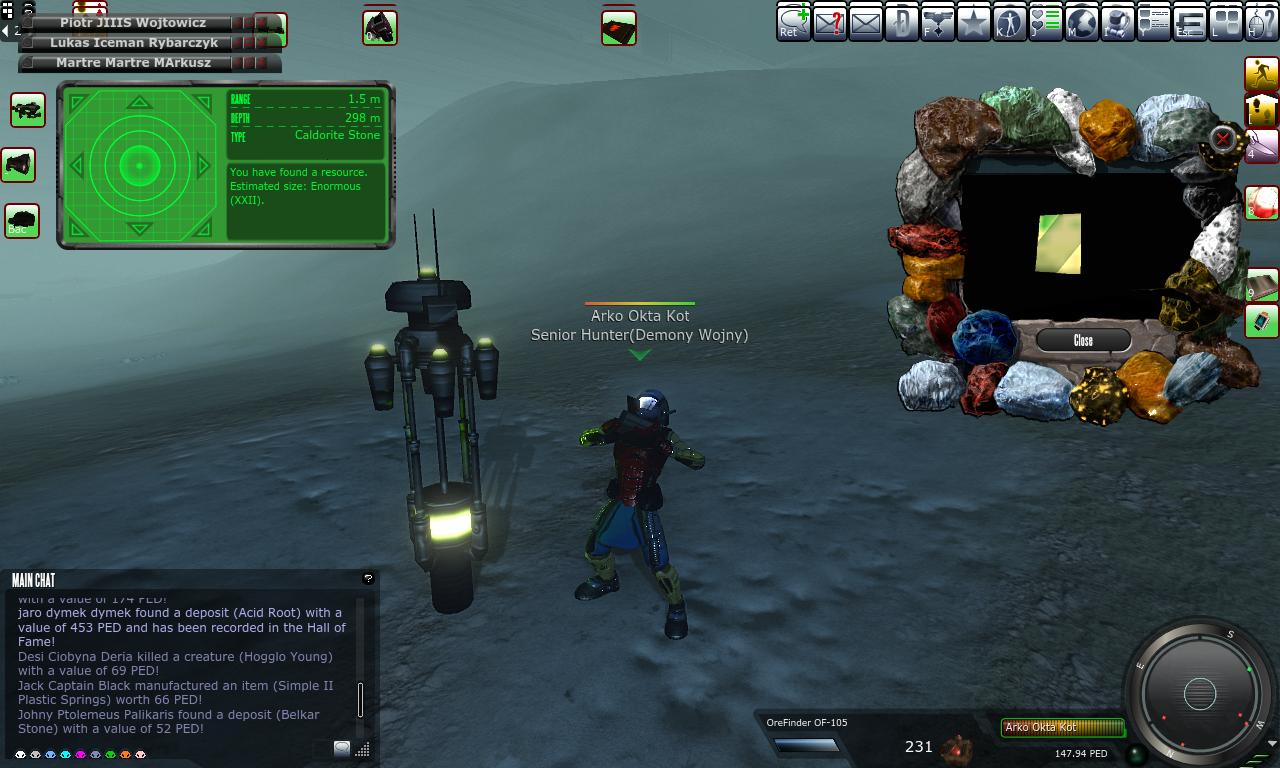Dismiss the stone-framed window with red X
This screenshot has width=1280, height=768.
coord(1222,139)
